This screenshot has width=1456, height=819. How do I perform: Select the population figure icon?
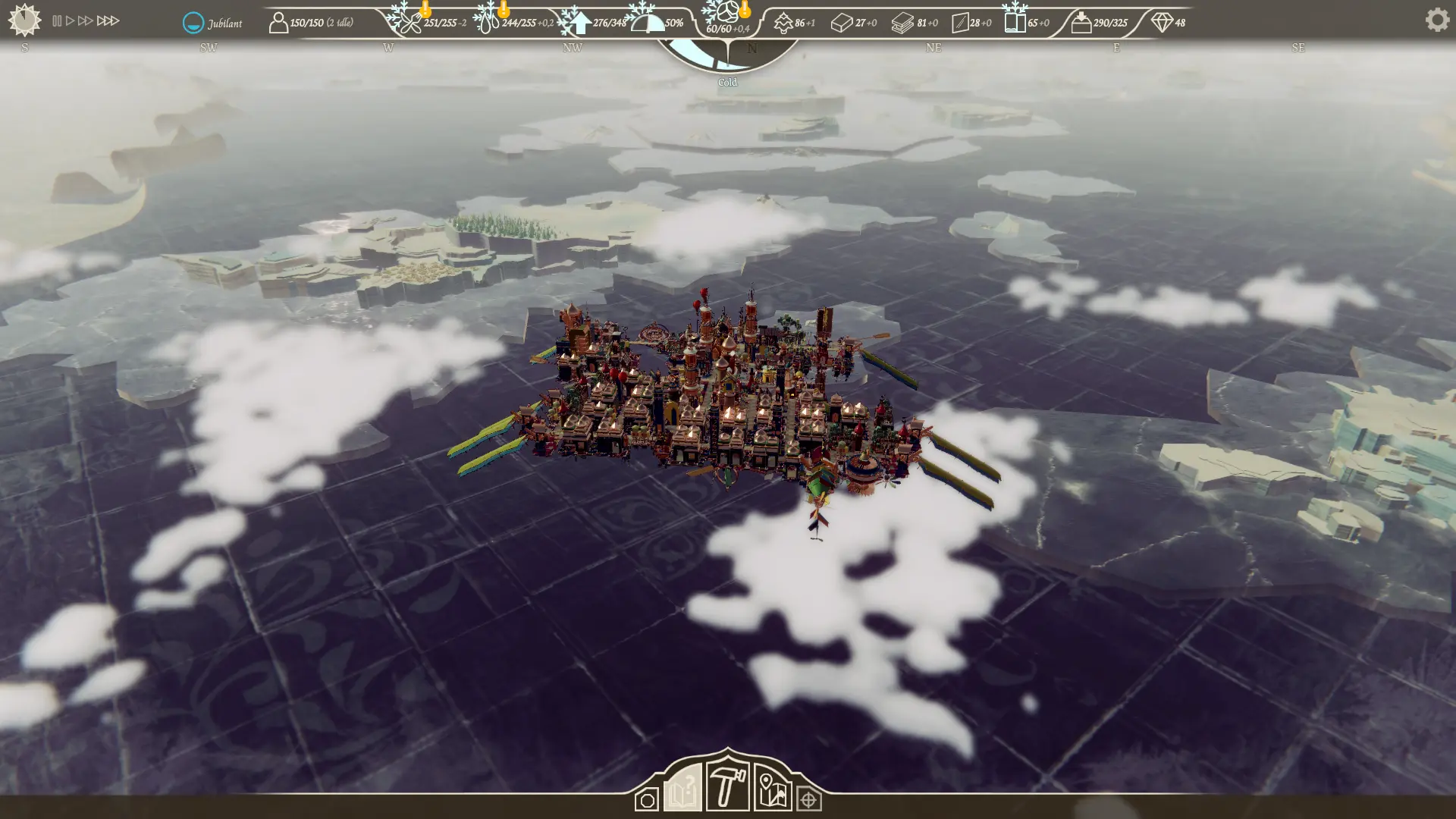278,23
